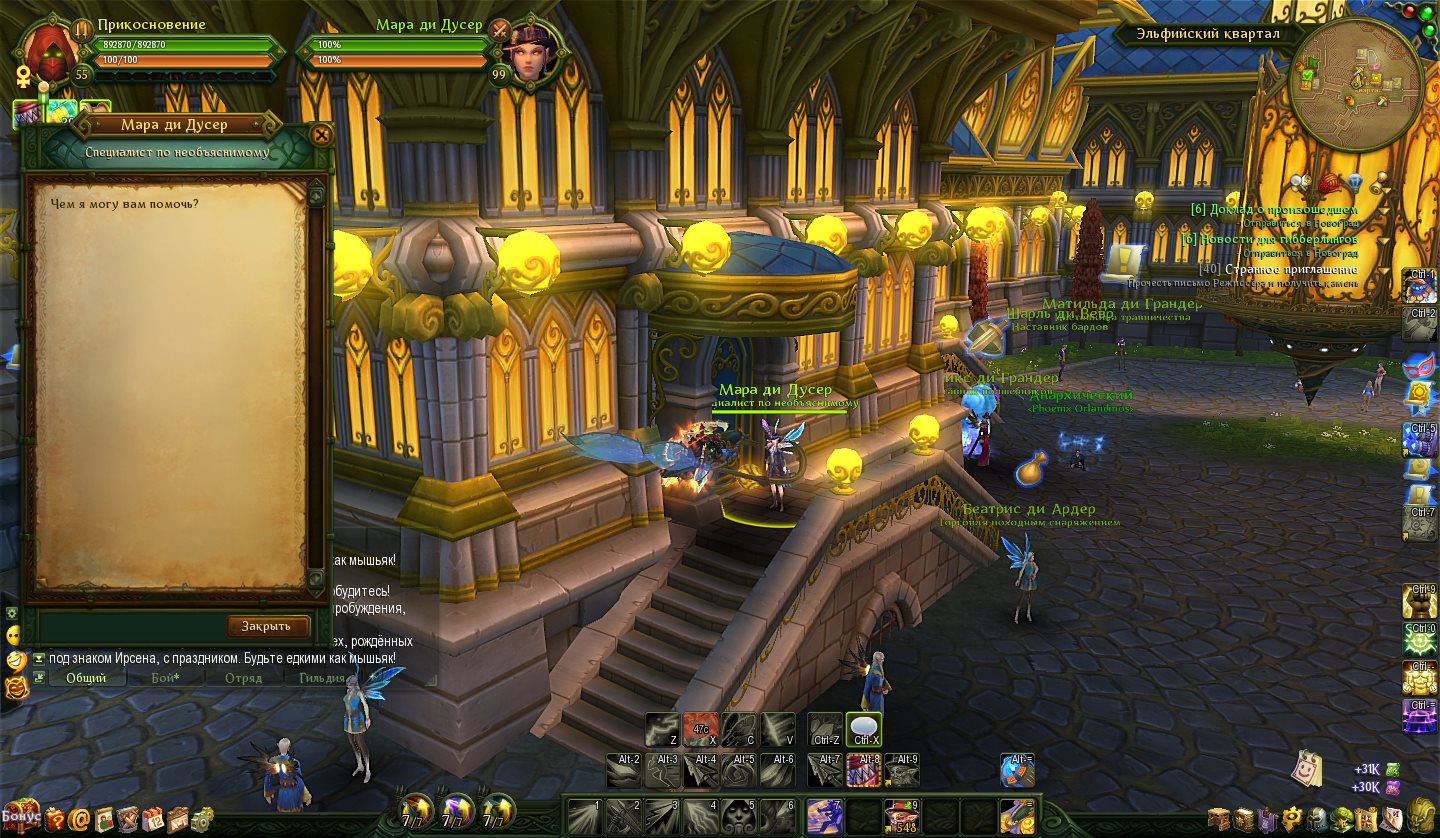Activate the hooded face skill in slot 5
Viewport: 1440px width, 838px height.
click(737, 816)
